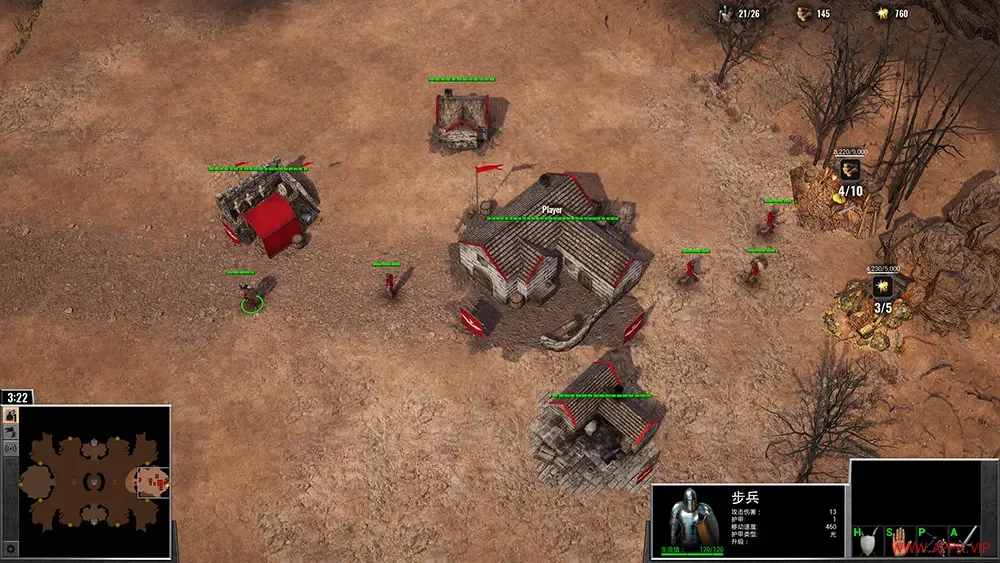The width and height of the screenshot is (1000, 563).
Task: Issue the Stop command with the red hand
Action: click(901, 540)
